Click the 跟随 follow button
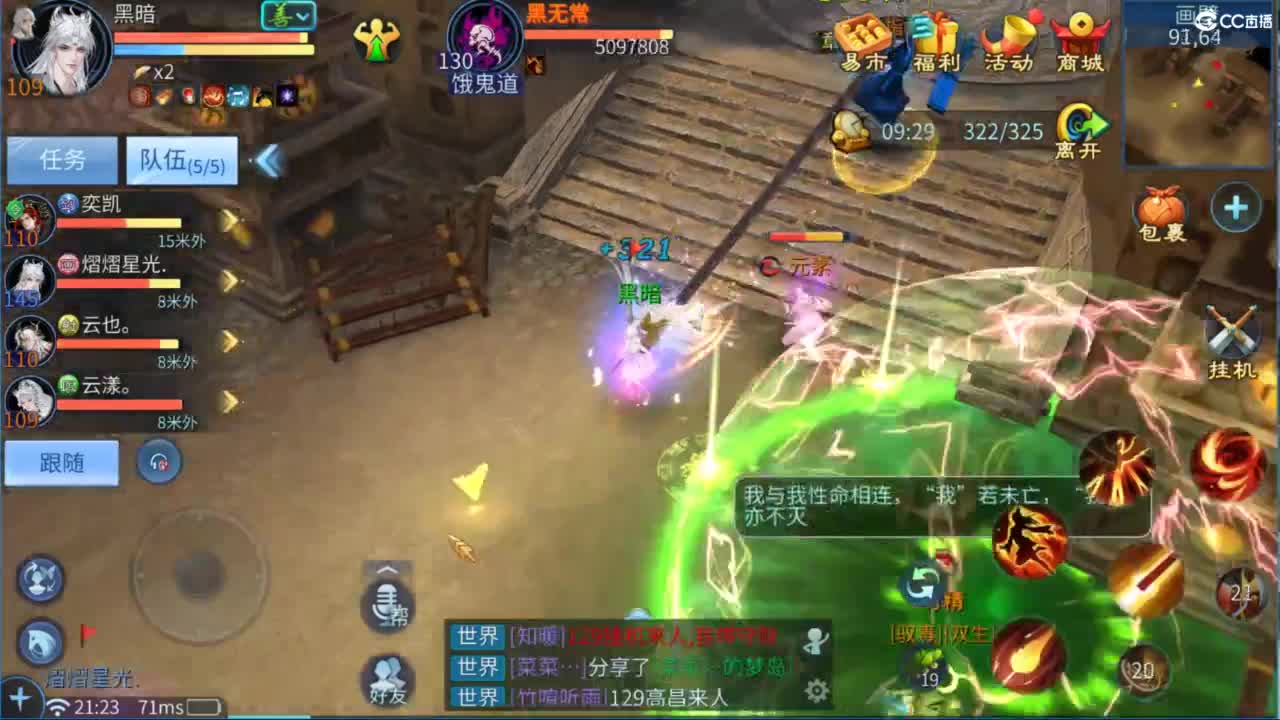Screen dimensions: 1280x720 click(x=61, y=462)
